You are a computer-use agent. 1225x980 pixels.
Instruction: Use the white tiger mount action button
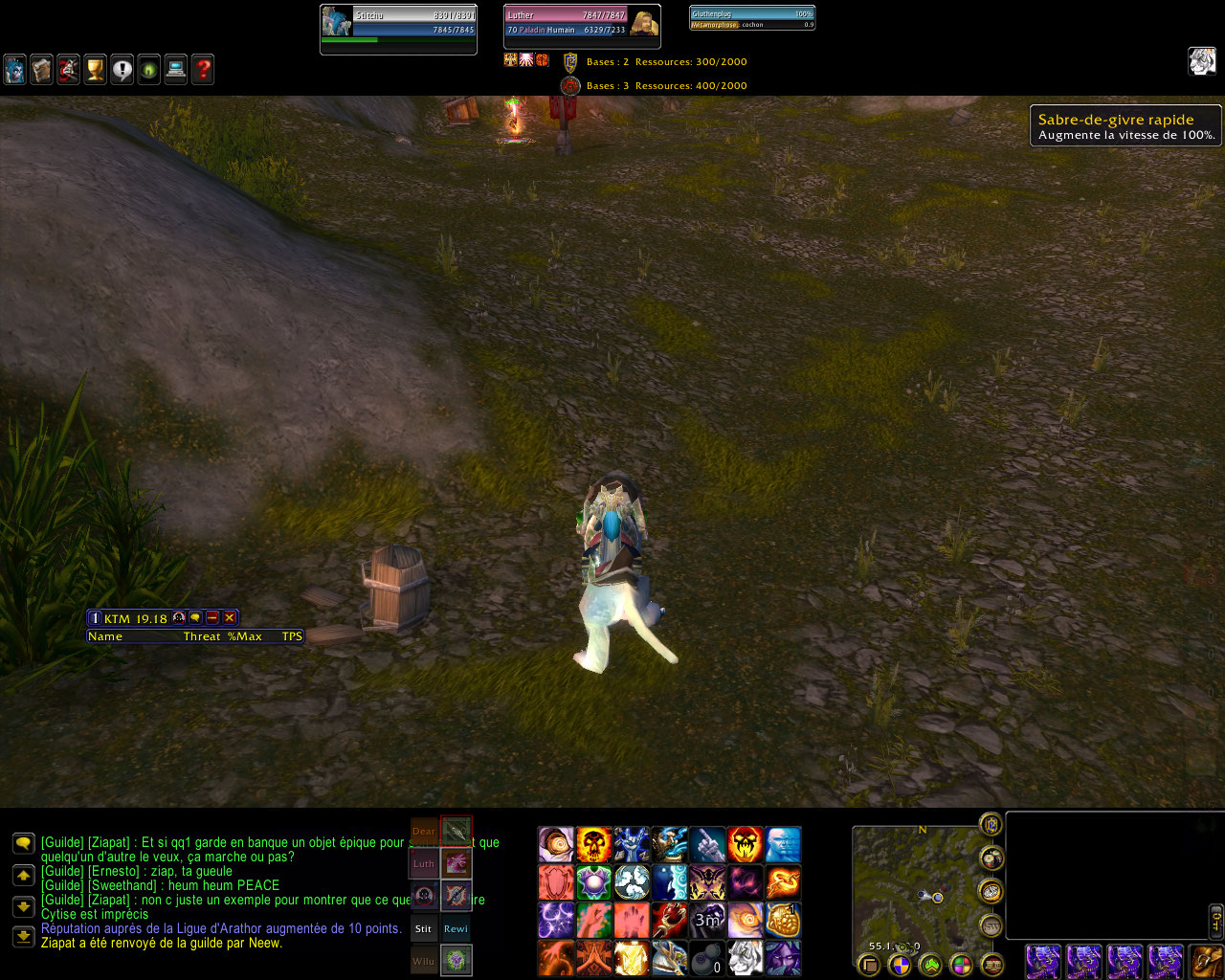tap(746, 958)
